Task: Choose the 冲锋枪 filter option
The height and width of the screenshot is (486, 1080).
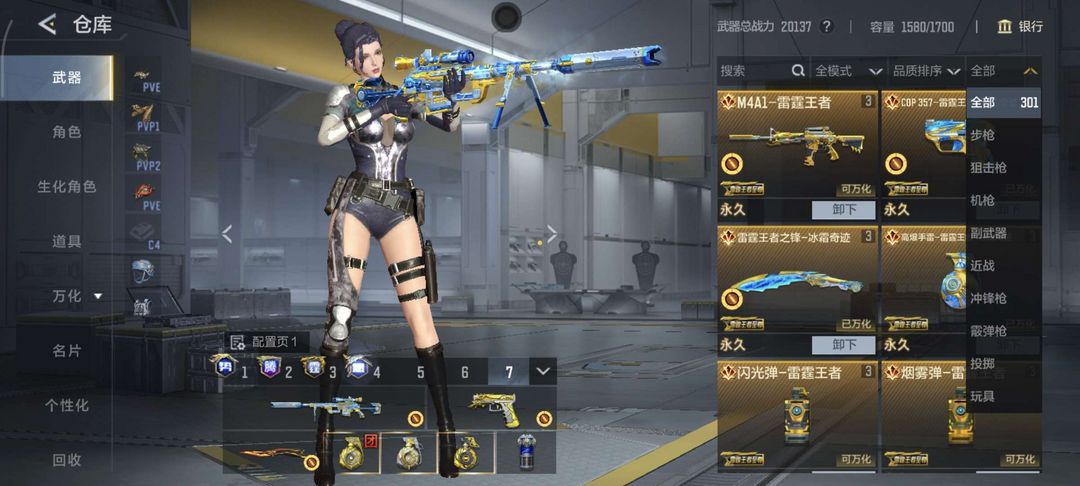Action: coord(988,299)
